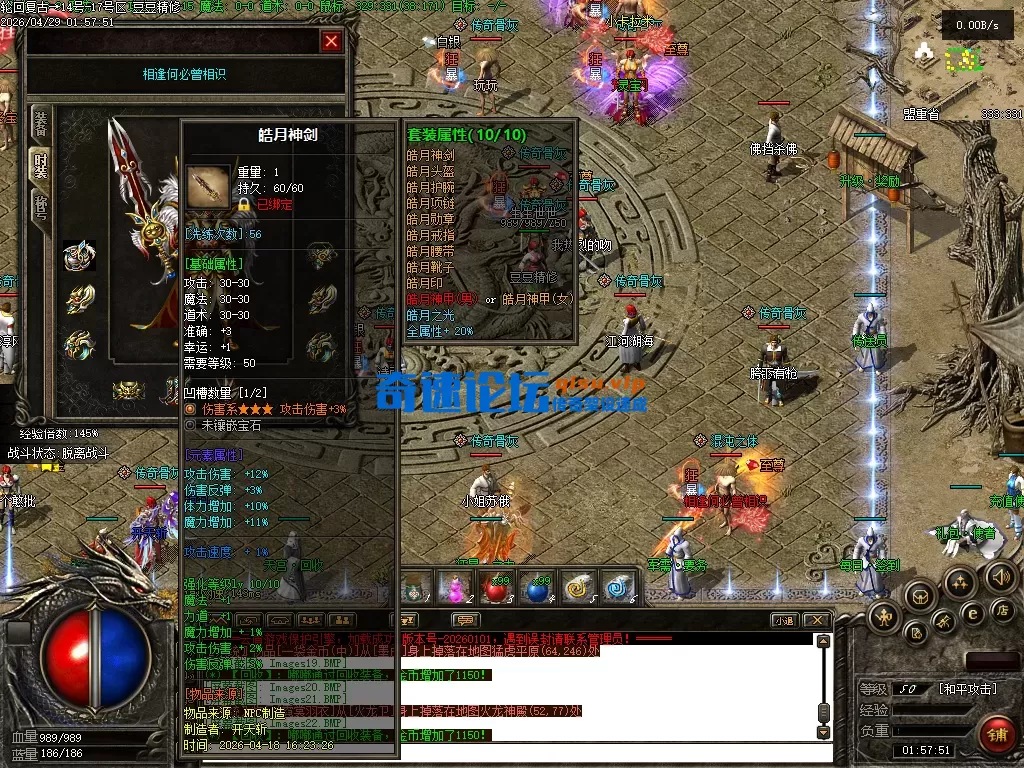
Task: Close the character equipment panel
Action: [331, 41]
